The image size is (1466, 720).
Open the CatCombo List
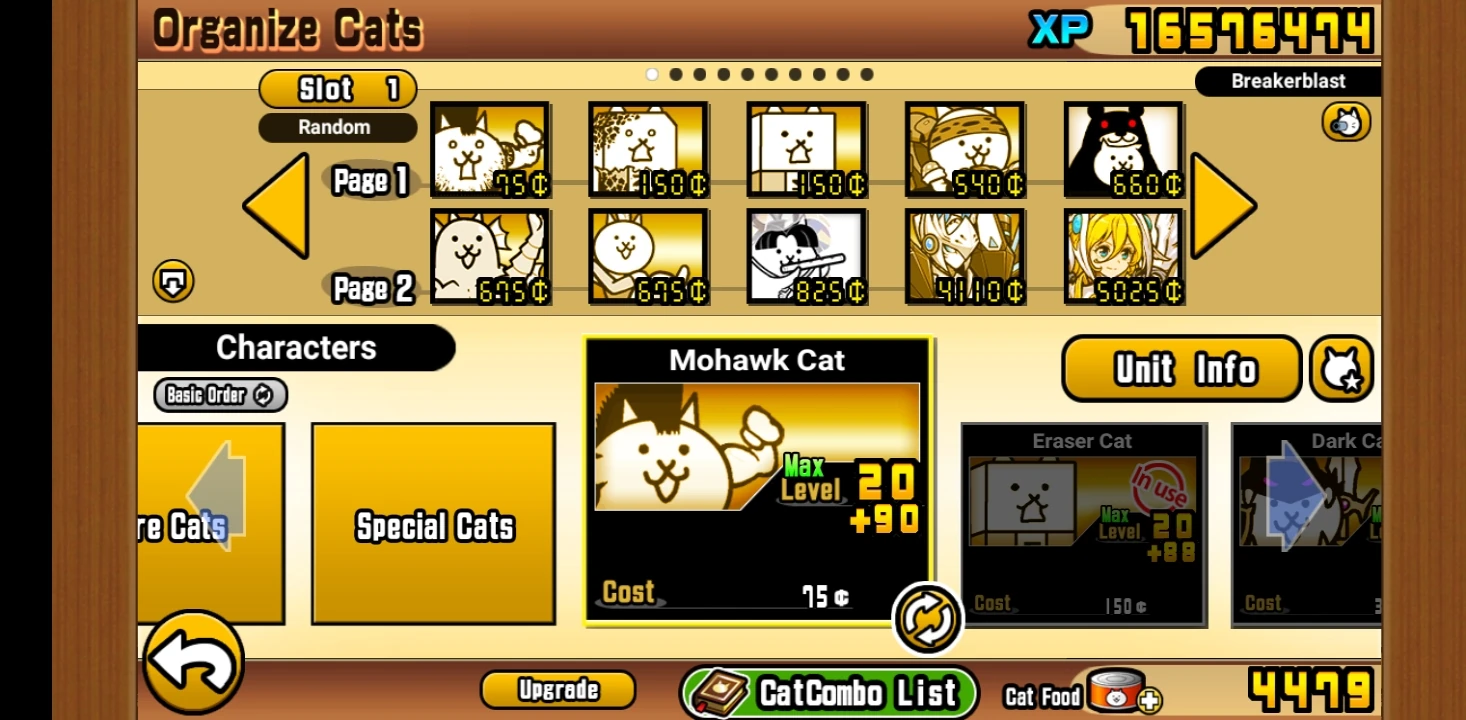pyautogui.click(x=830, y=691)
